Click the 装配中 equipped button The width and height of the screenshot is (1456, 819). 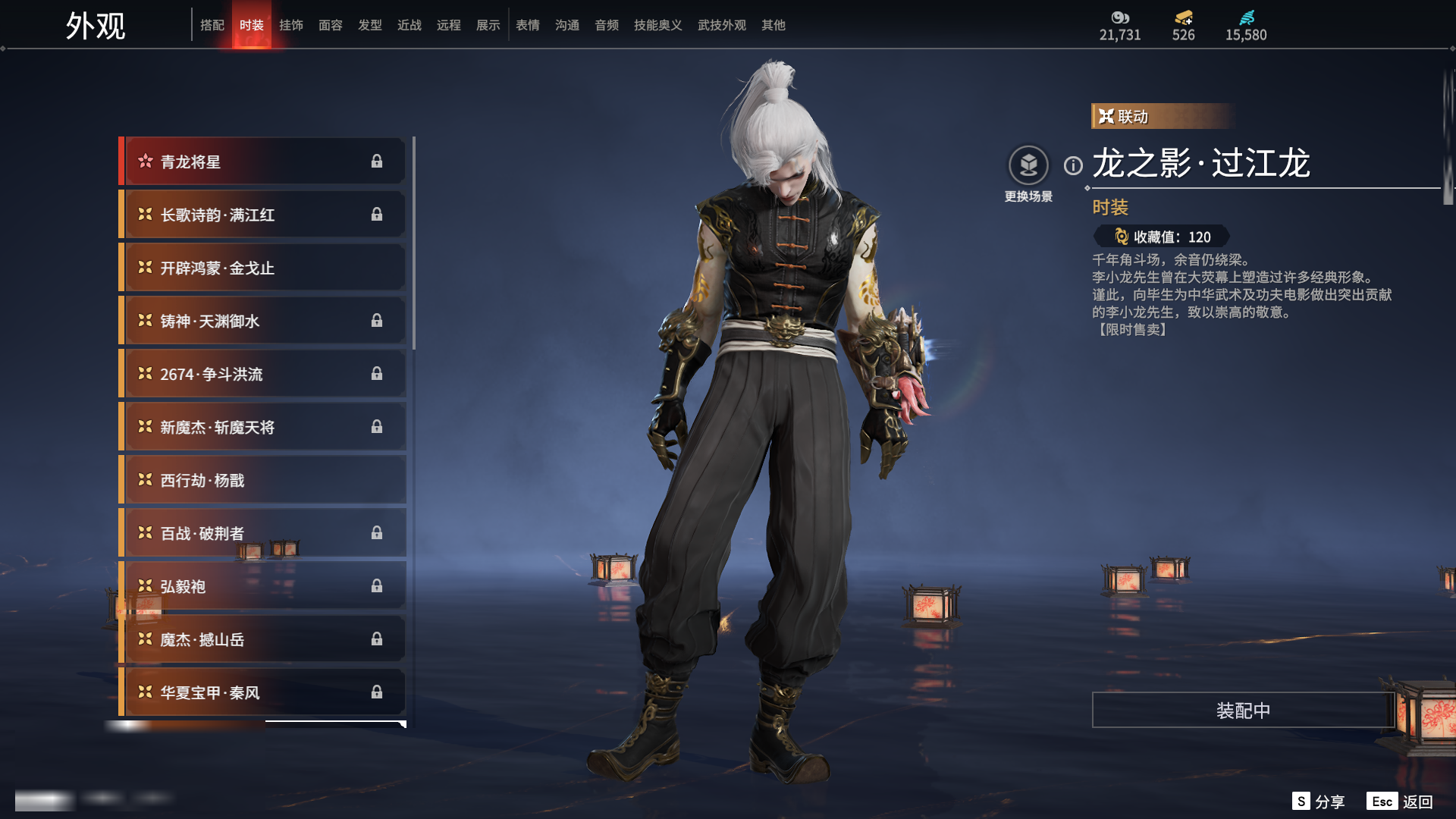click(1243, 711)
